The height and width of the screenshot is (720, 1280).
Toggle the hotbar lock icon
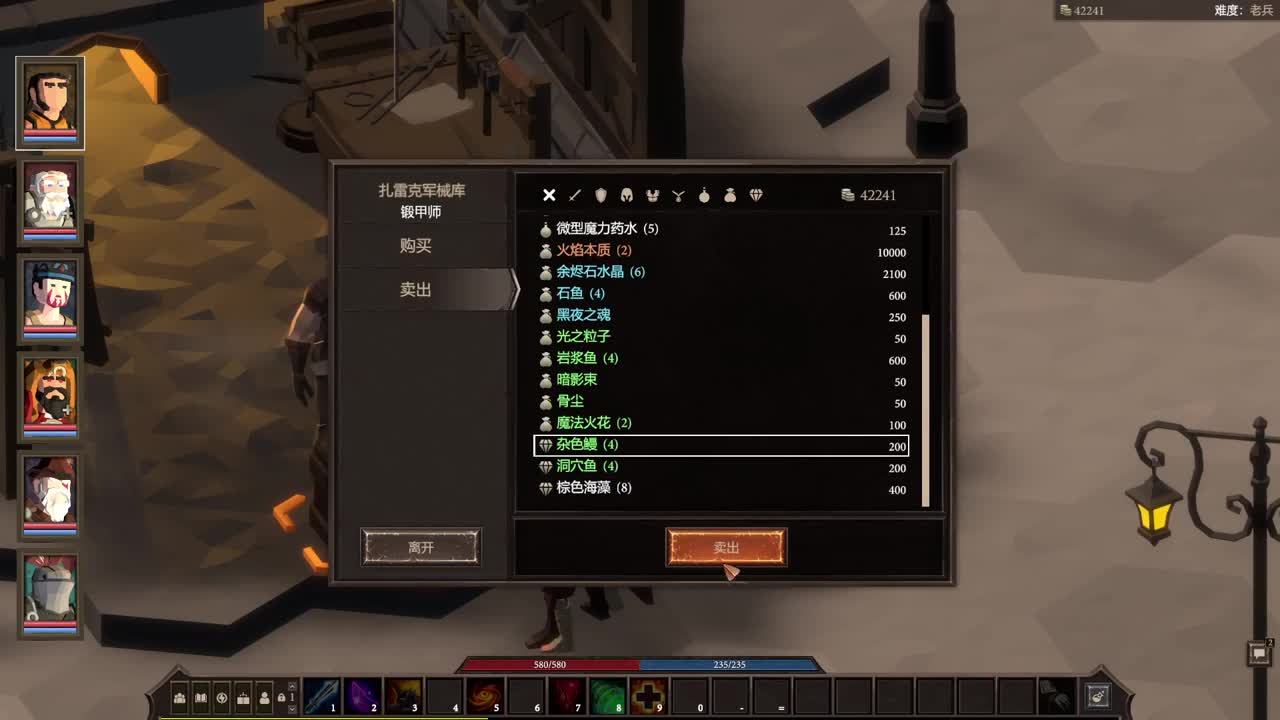tap(282, 698)
